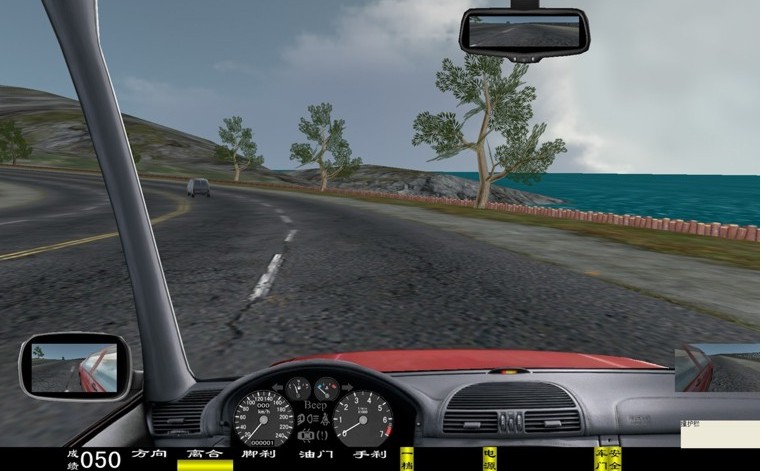Click the 脚刹 foot brake indicator
Image resolution: width=761 pixels, height=471 pixels.
pyautogui.click(x=259, y=455)
